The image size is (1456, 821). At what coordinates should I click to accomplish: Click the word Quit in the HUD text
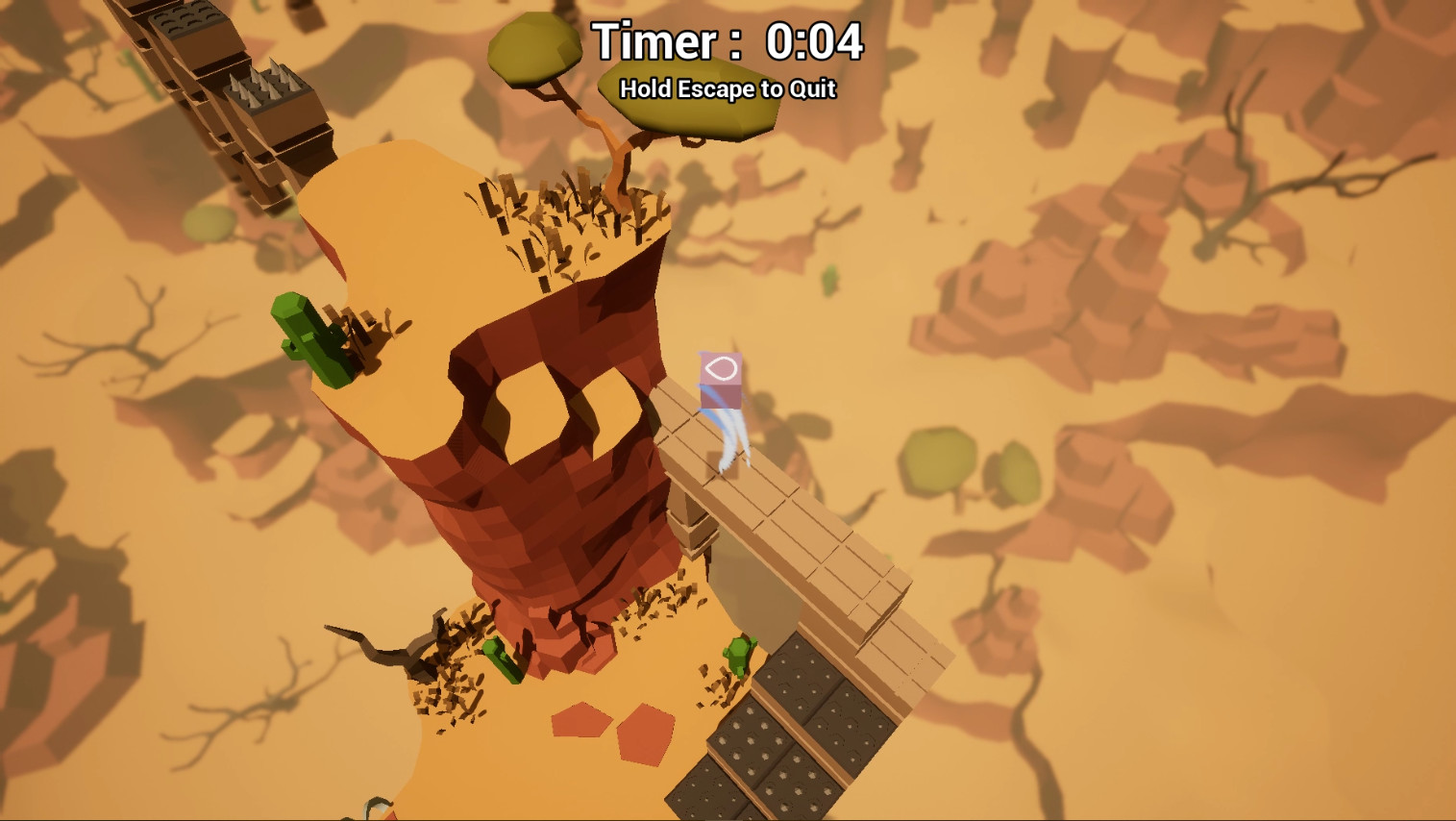tap(813, 89)
